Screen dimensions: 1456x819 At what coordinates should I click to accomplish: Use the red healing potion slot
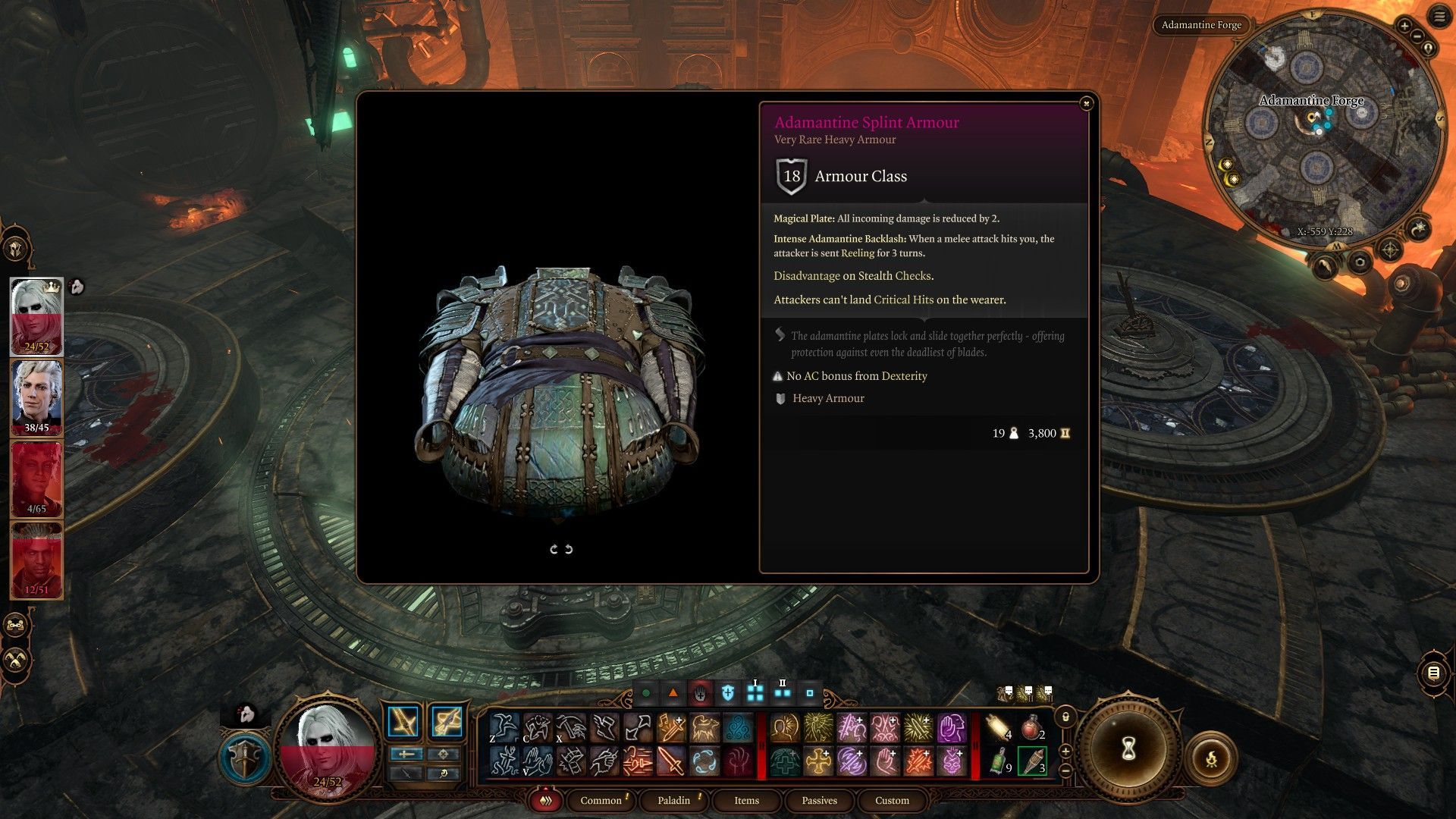[x=1031, y=728]
